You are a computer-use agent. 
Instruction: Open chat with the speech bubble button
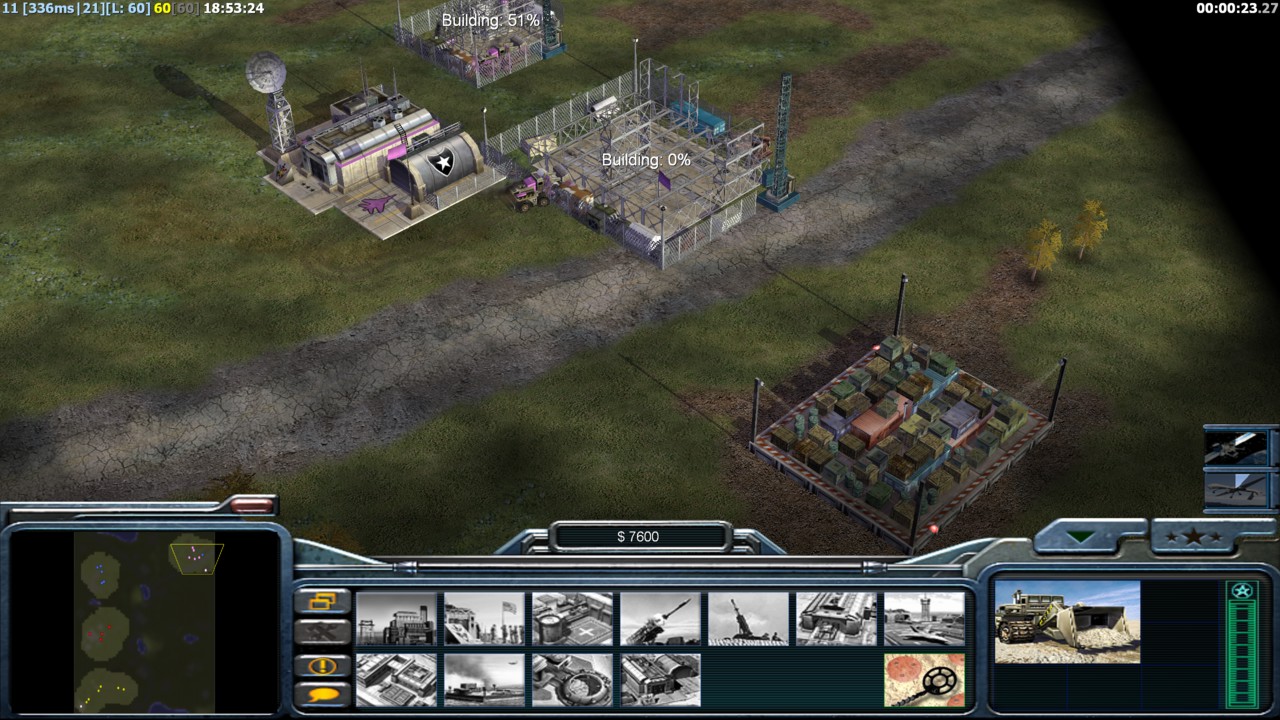click(323, 694)
